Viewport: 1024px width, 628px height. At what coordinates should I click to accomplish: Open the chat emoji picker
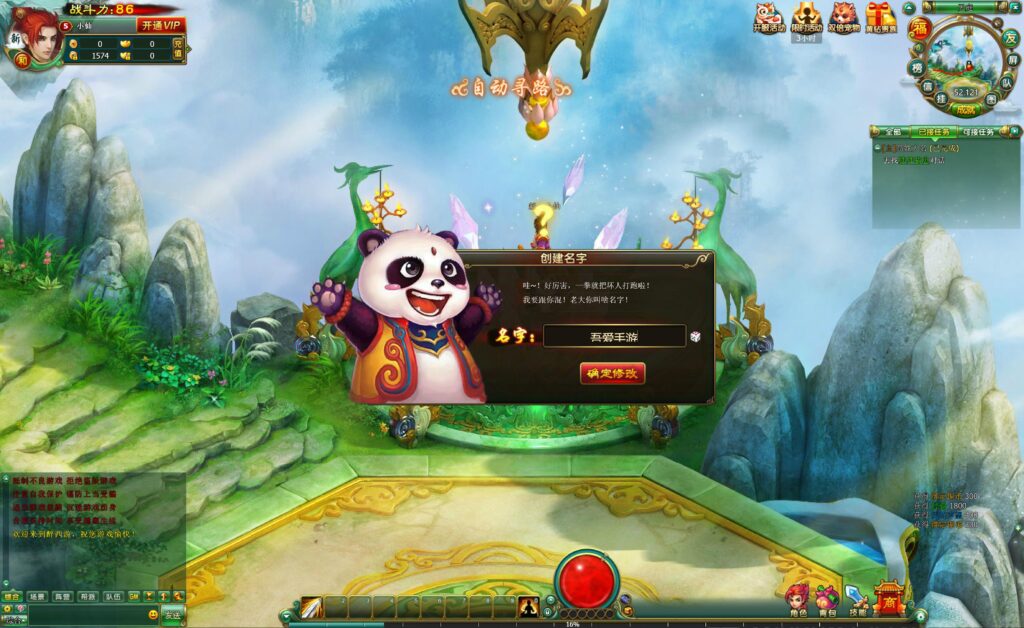point(153,614)
